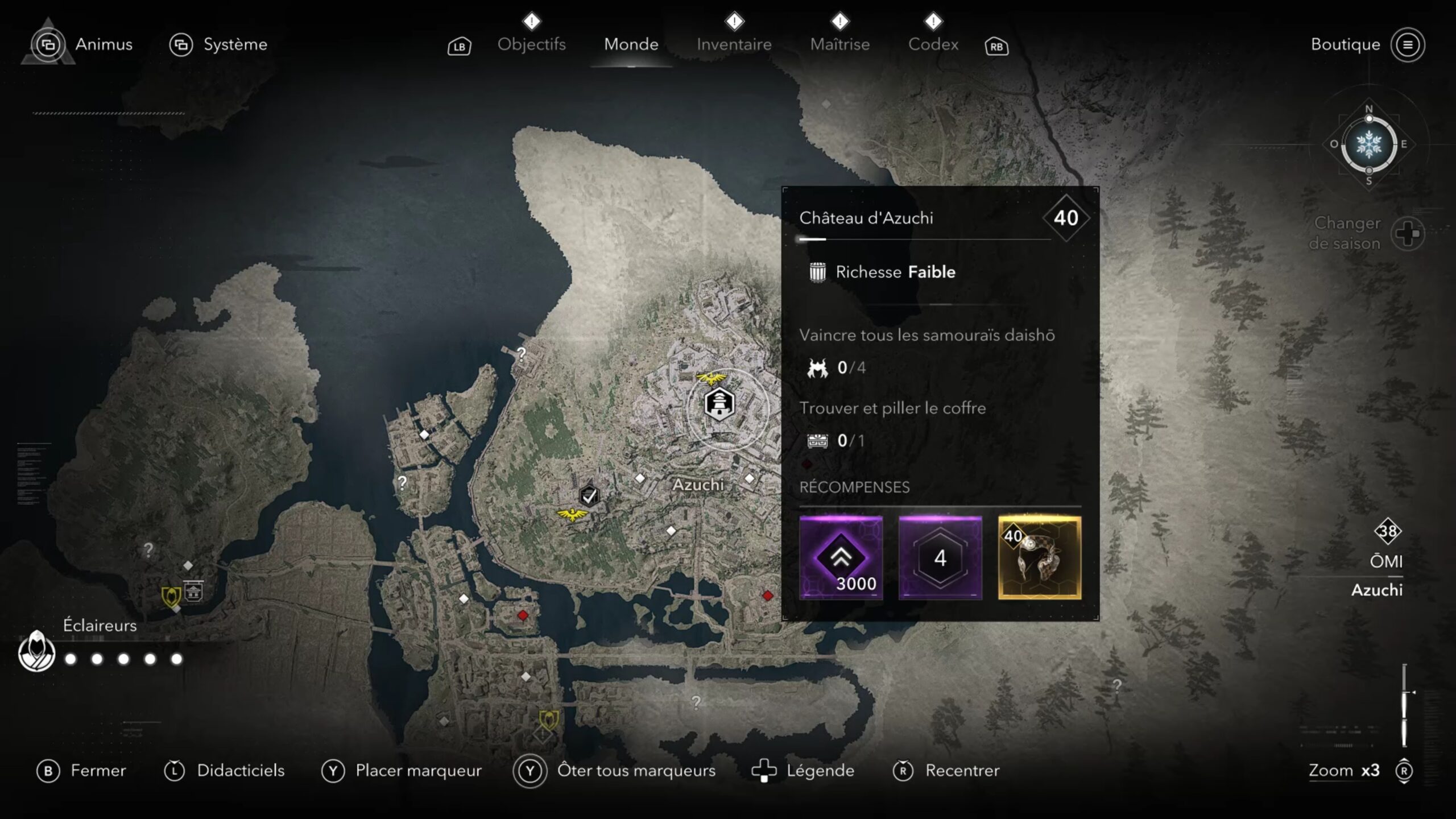This screenshot has height=819, width=1456.
Task: Click the 3000 XP reward tile
Action: [x=841, y=558]
